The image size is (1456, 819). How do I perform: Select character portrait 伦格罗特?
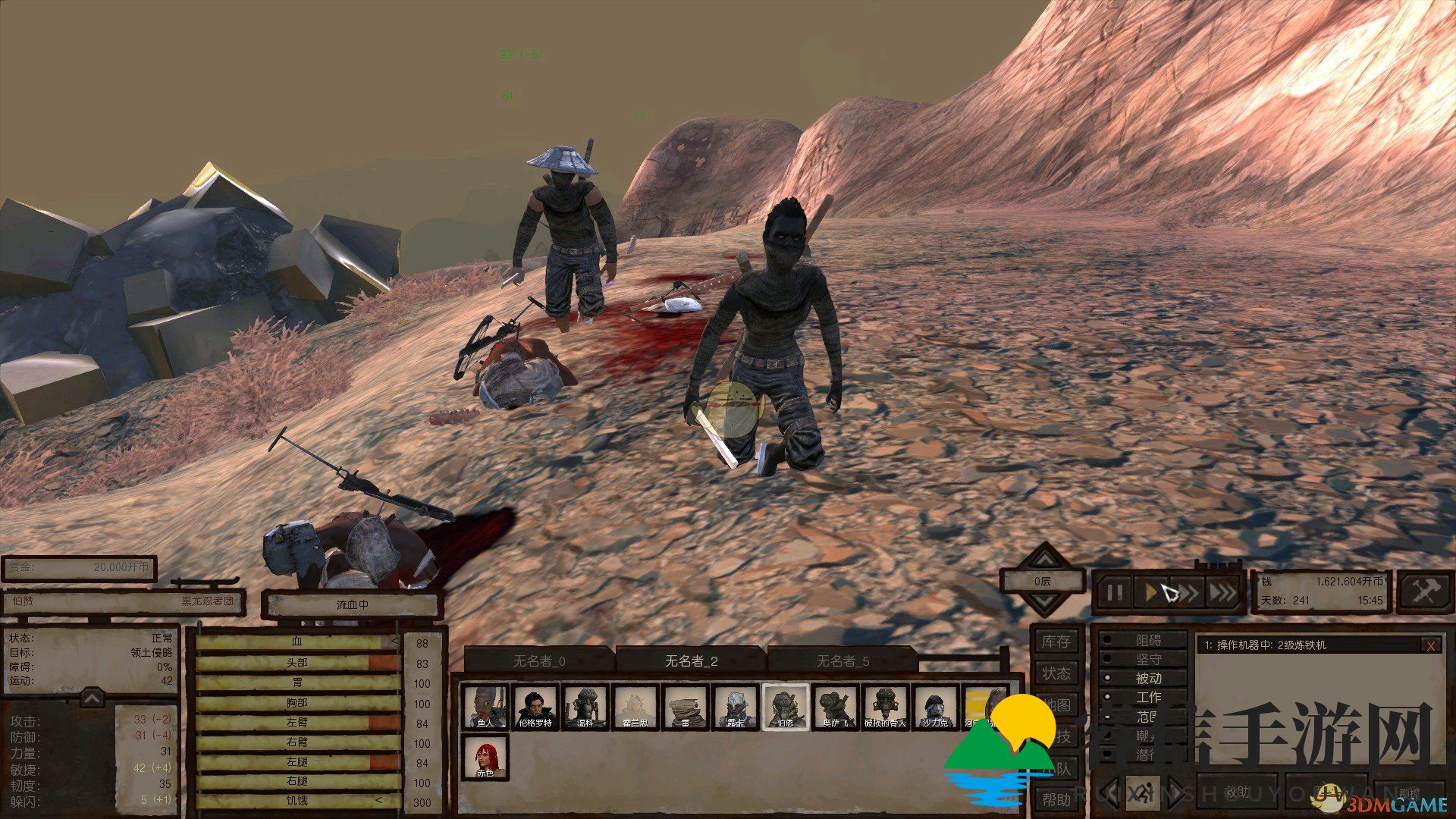point(535,707)
